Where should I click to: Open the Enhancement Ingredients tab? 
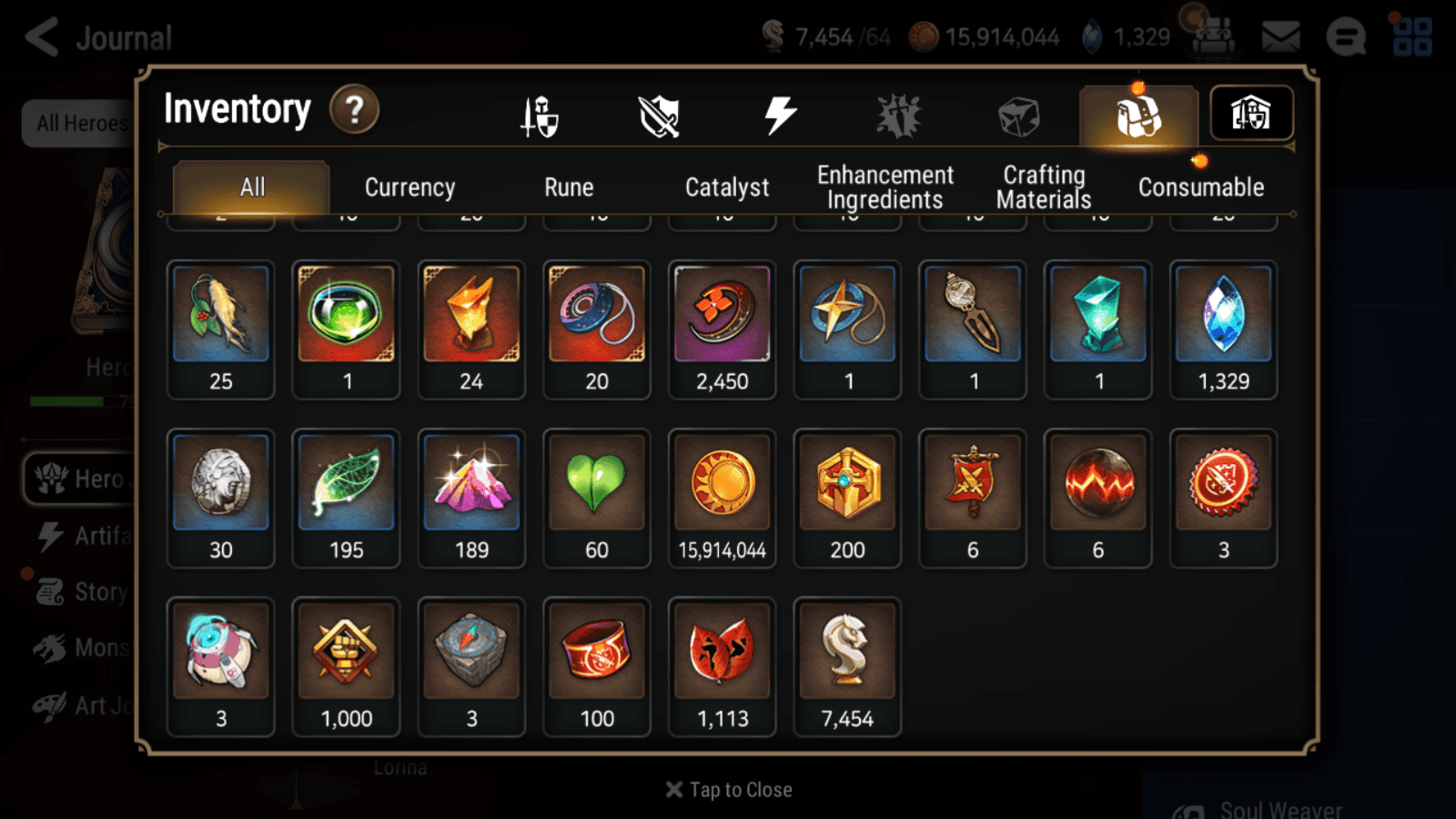click(x=885, y=187)
